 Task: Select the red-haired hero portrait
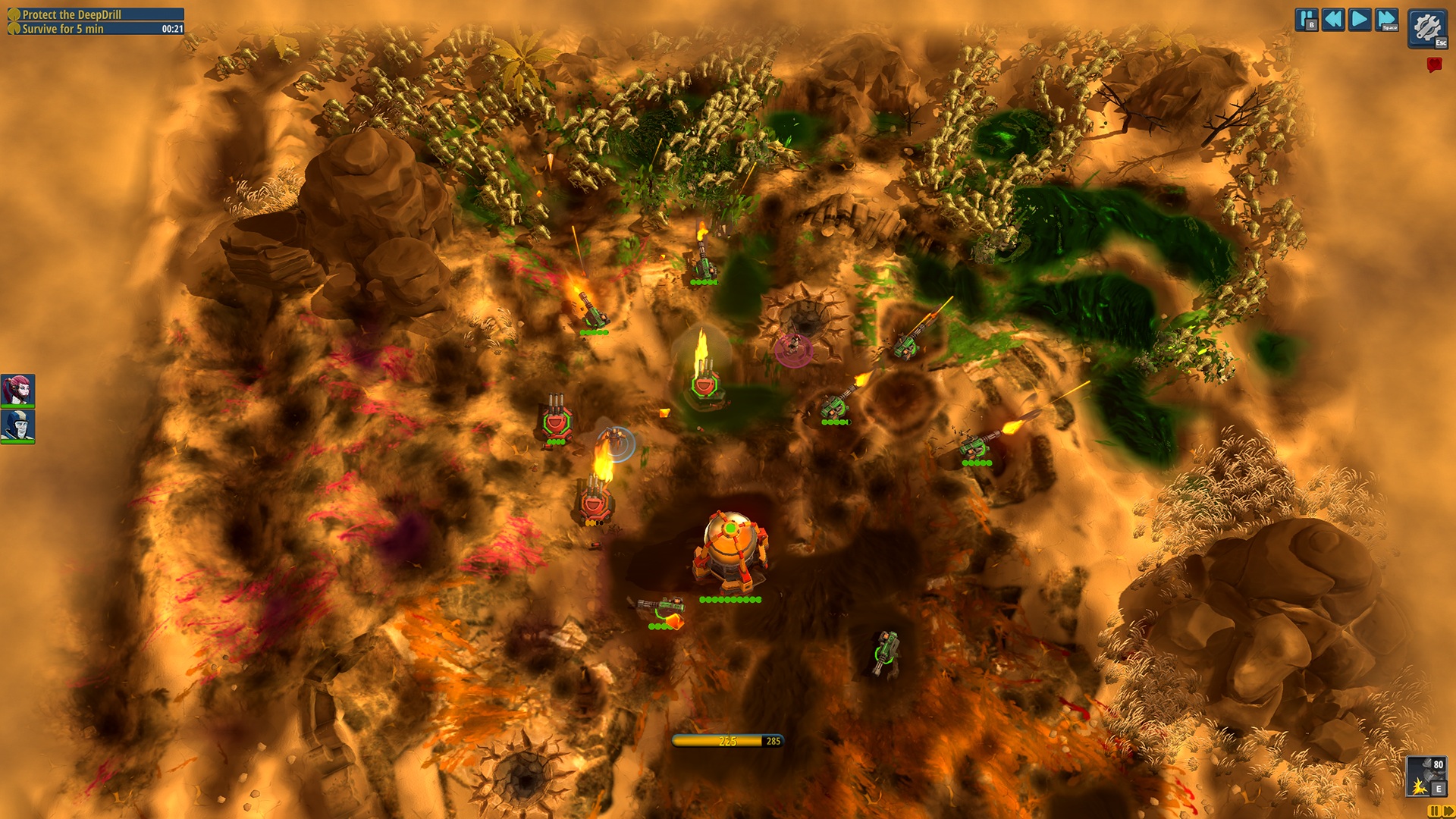point(19,390)
